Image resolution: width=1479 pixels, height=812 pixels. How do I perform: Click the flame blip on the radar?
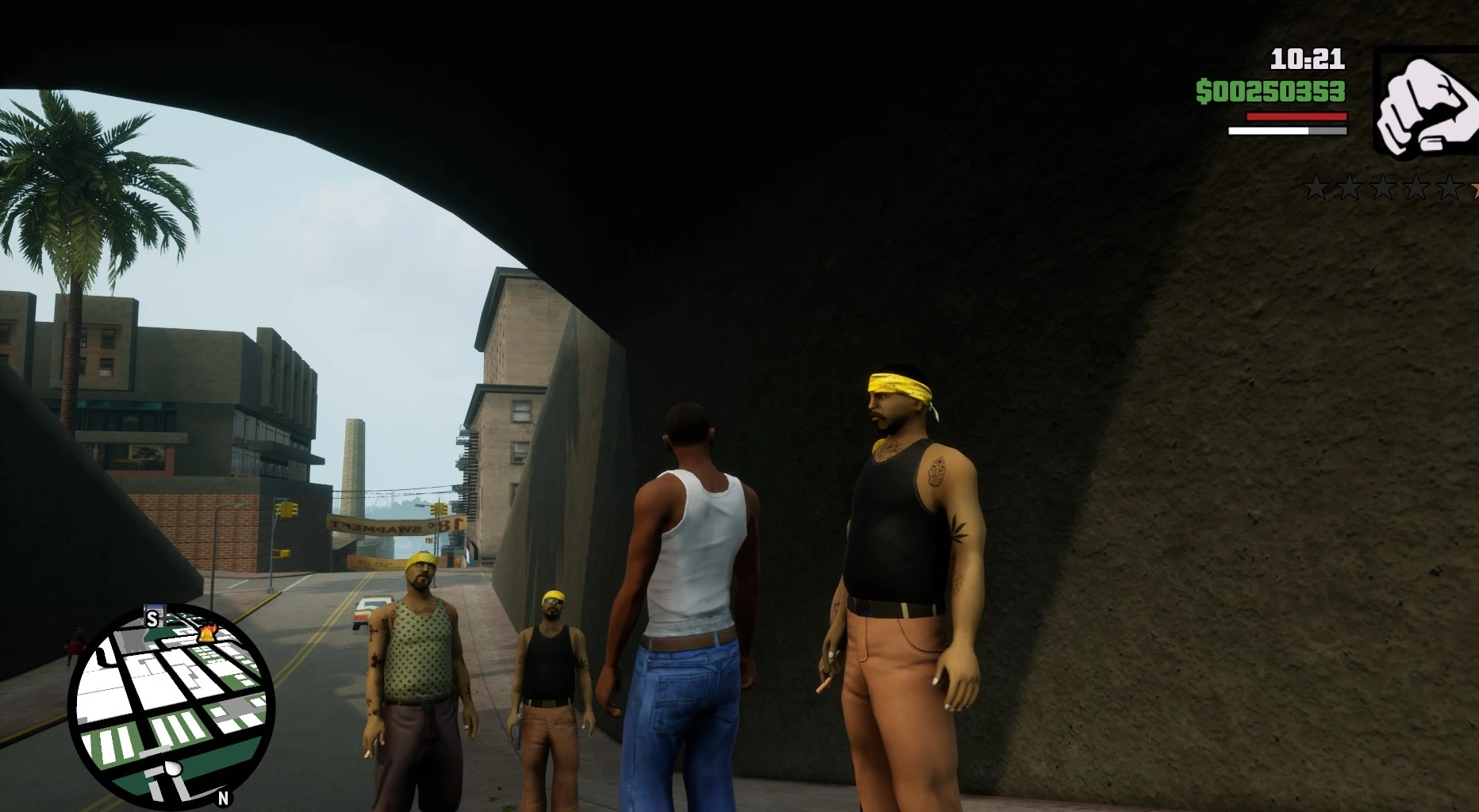[208, 634]
